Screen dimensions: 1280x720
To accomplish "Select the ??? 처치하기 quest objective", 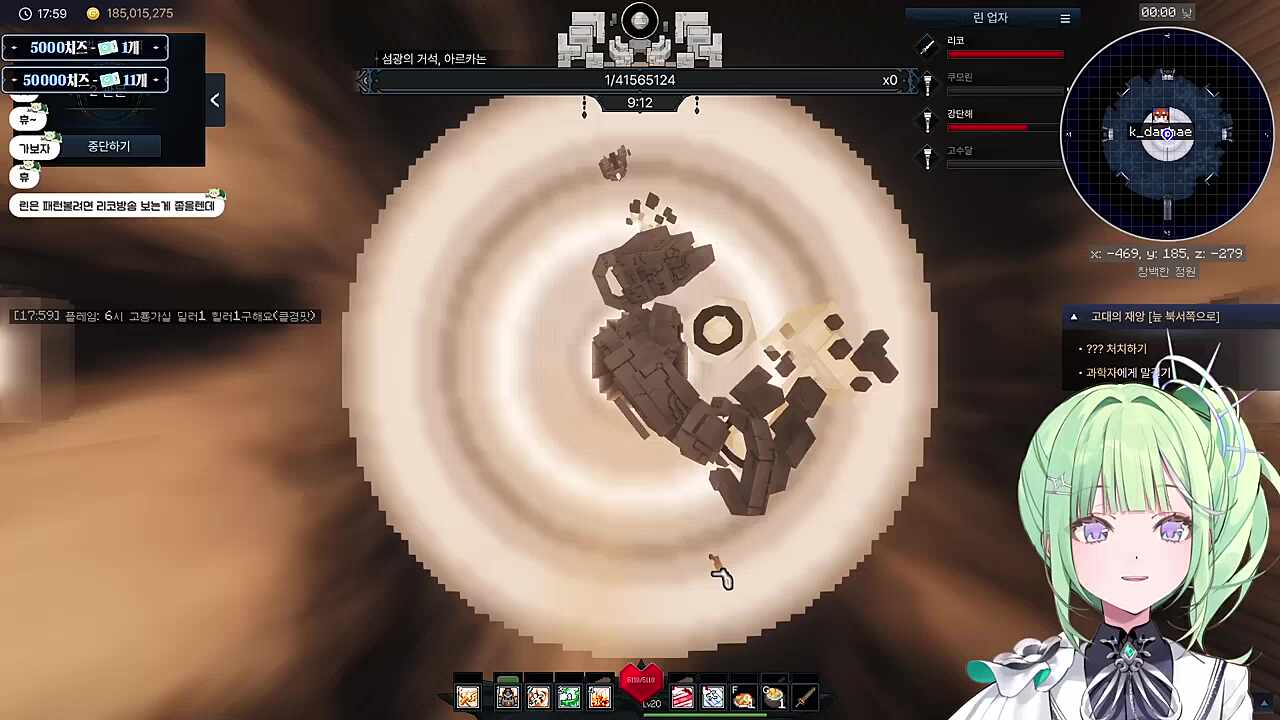I will 1116,349.
